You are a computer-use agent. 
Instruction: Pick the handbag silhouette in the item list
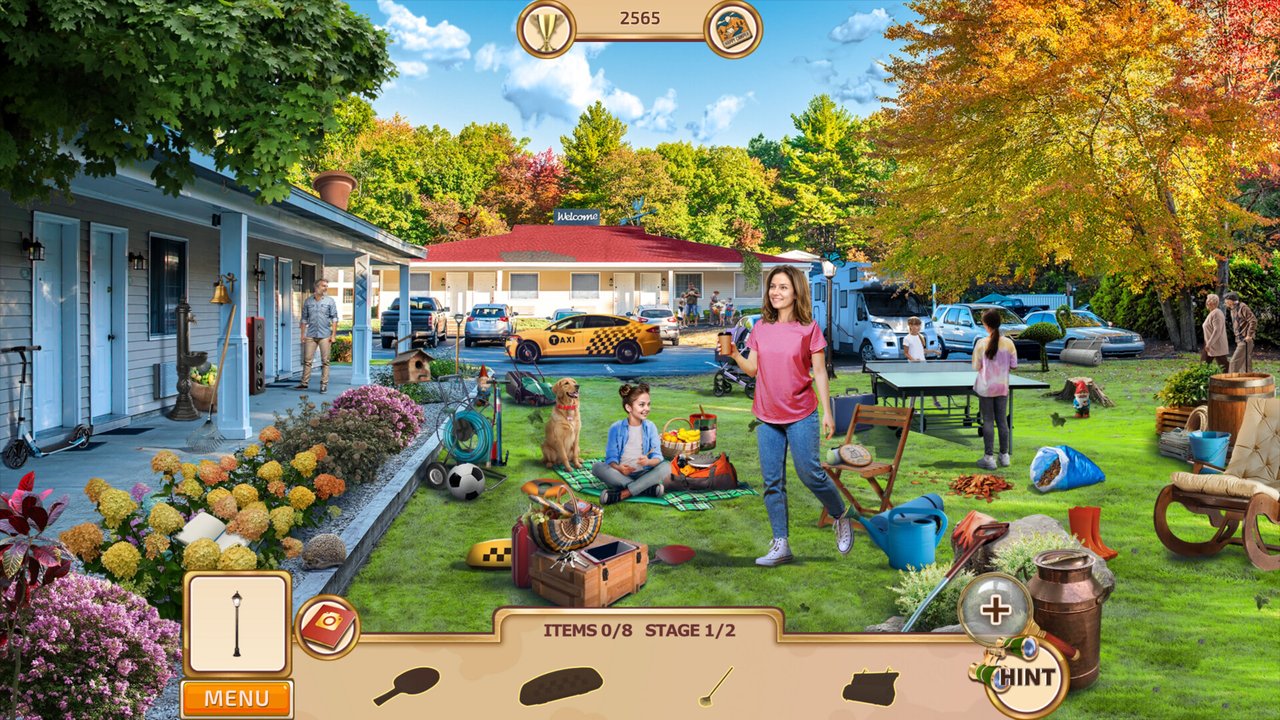point(869,687)
